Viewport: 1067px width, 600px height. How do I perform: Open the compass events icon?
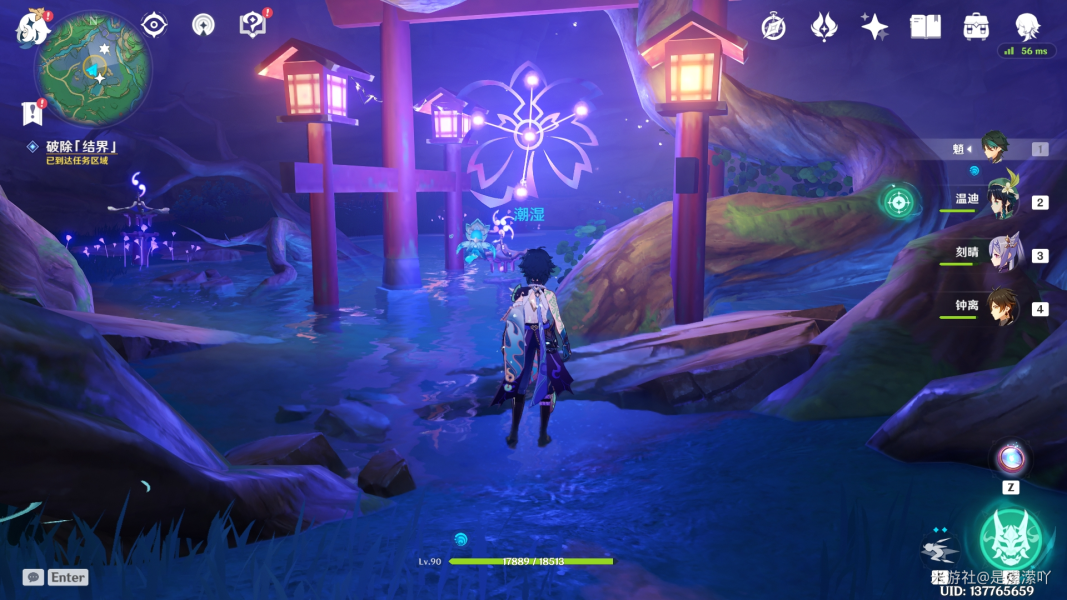click(x=773, y=27)
